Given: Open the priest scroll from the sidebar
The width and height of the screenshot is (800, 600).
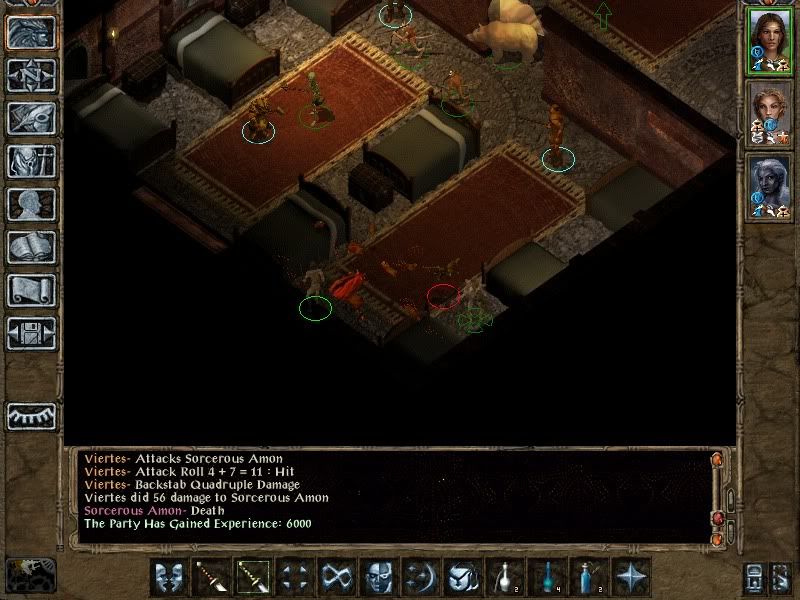Looking at the screenshot, I should click(31, 290).
